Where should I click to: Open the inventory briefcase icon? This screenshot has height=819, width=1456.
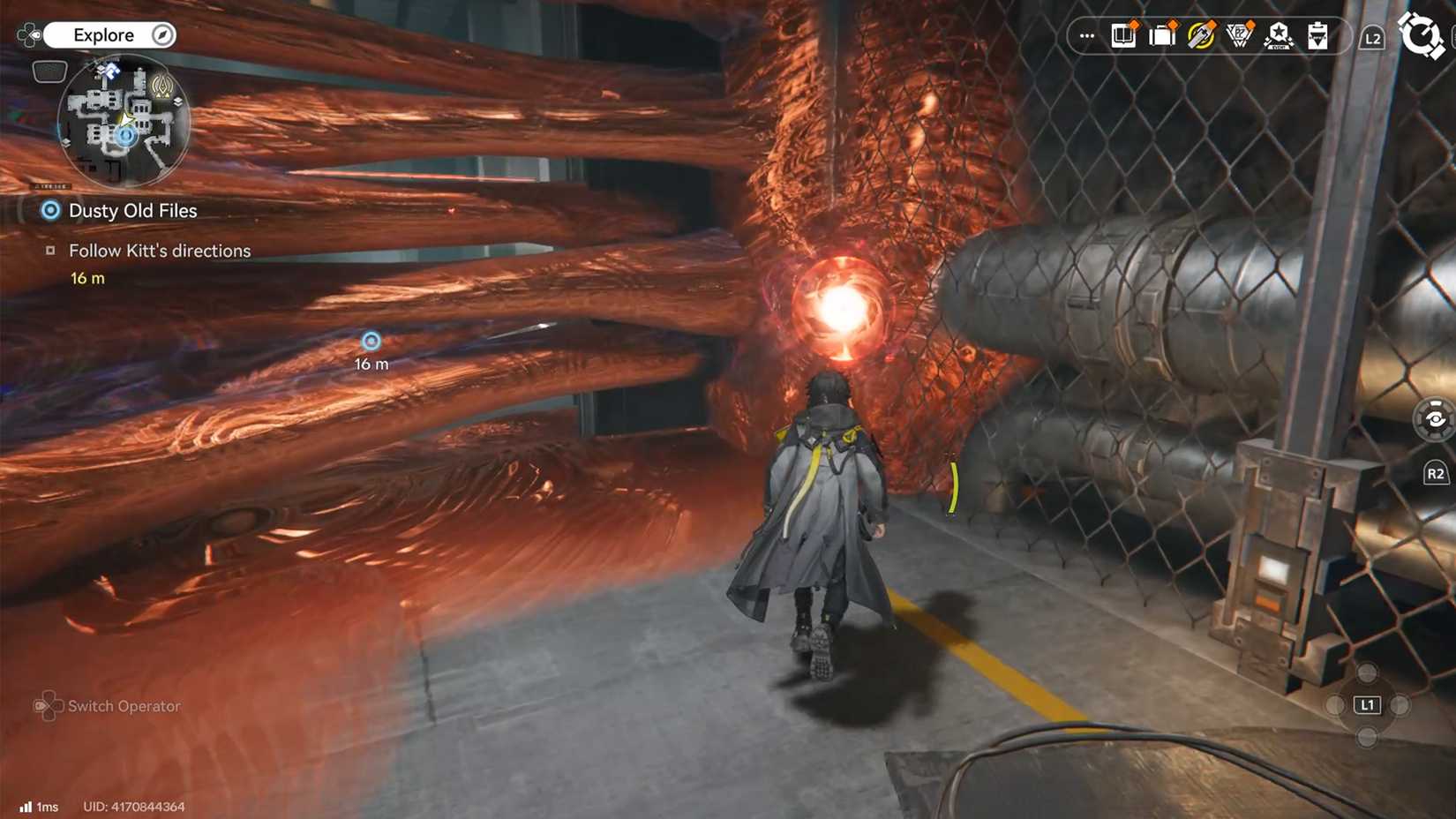click(x=1162, y=35)
